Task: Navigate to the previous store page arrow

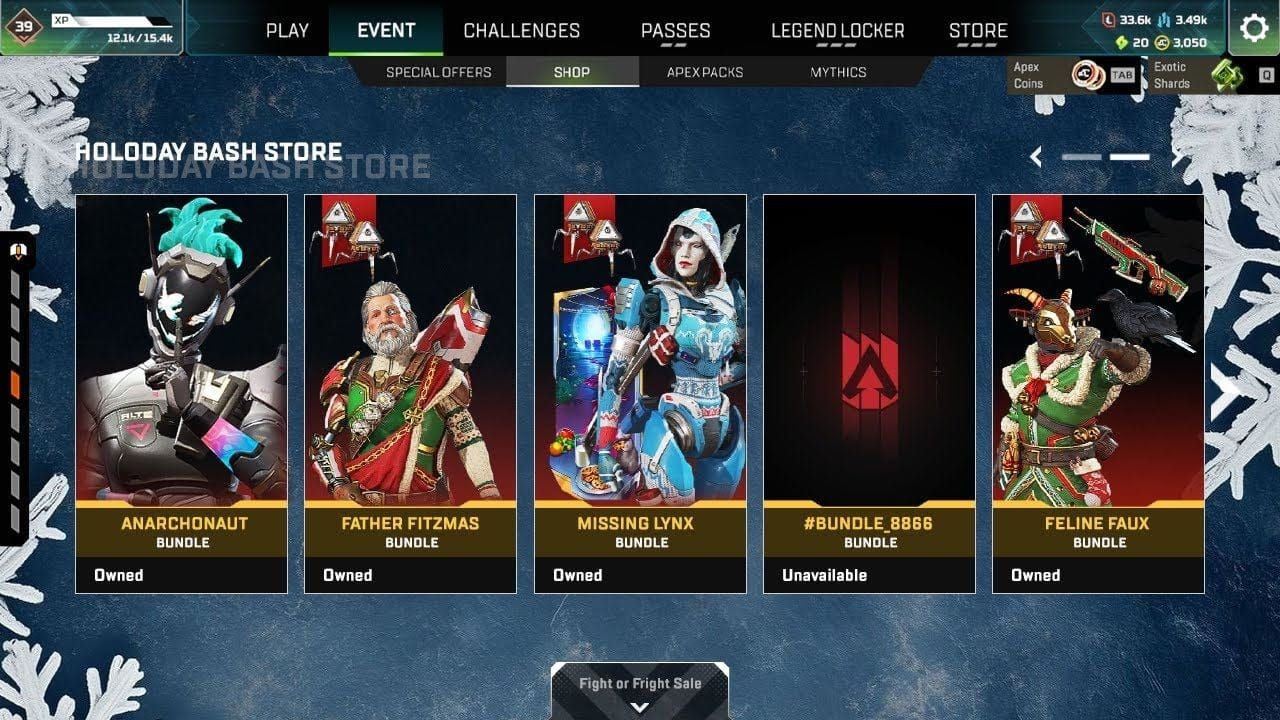Action: click(x=1035, y=156)
